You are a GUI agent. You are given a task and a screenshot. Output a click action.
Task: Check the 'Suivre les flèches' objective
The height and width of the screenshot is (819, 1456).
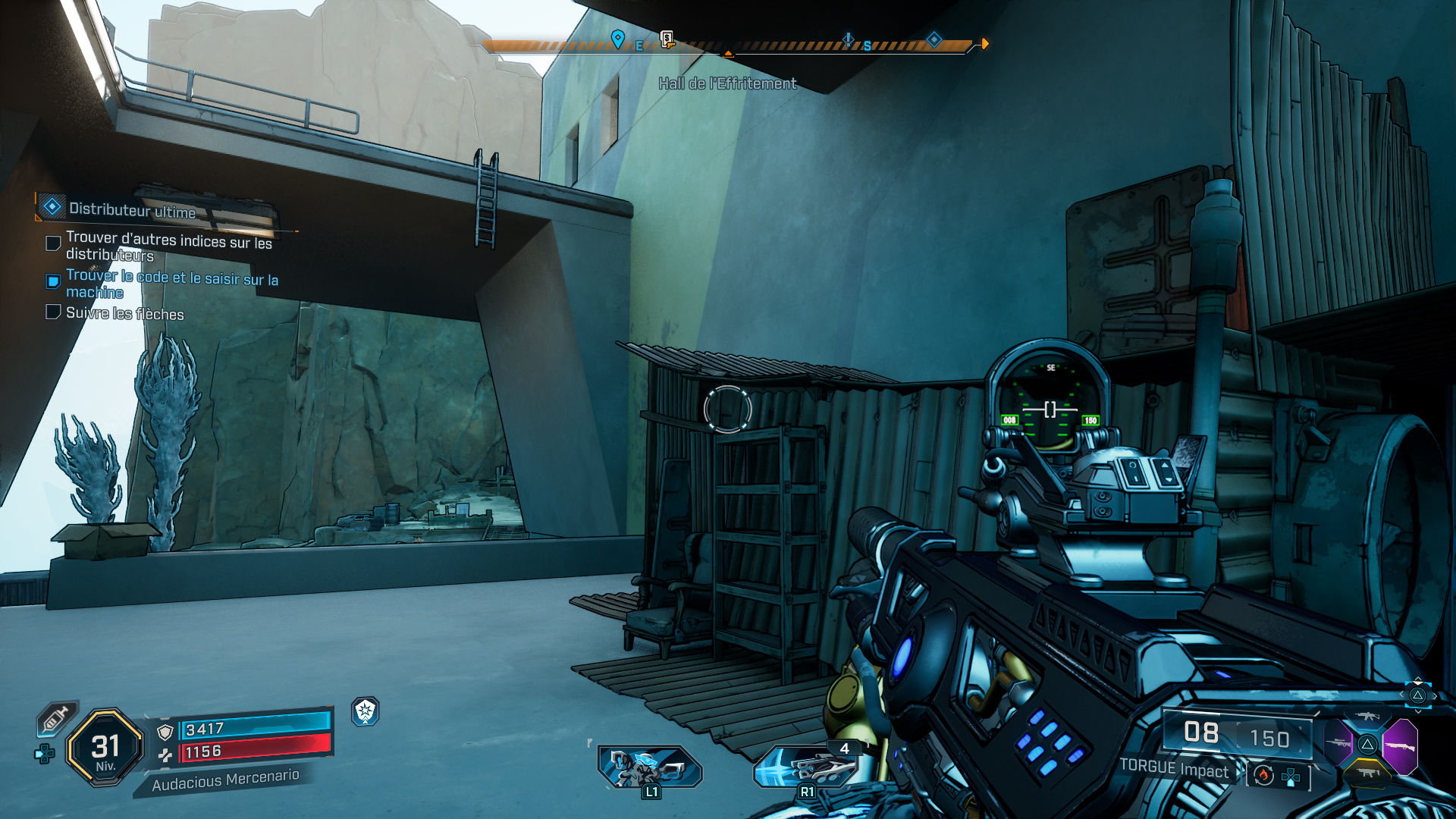(52, 312)
